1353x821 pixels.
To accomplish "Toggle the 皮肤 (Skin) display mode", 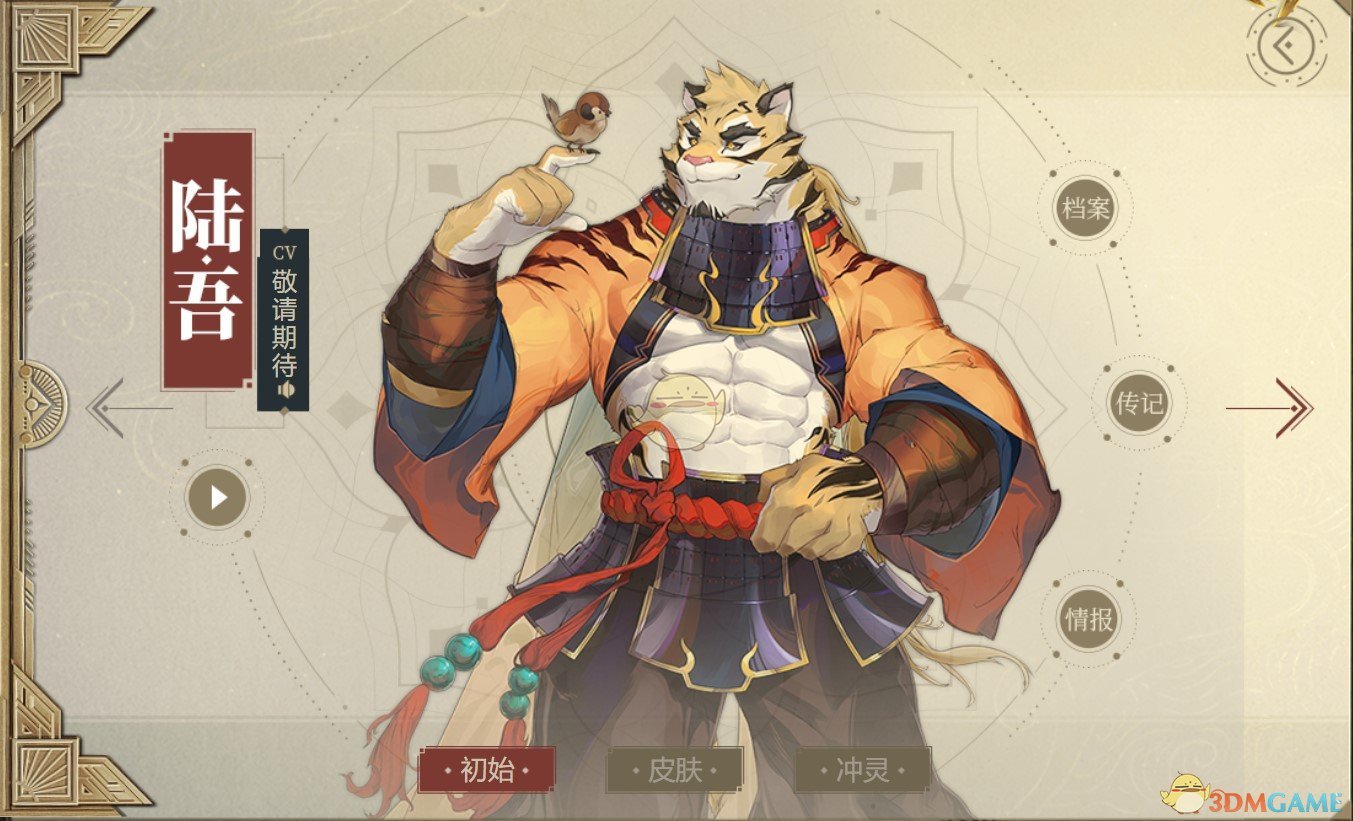I will coord(676,770).
